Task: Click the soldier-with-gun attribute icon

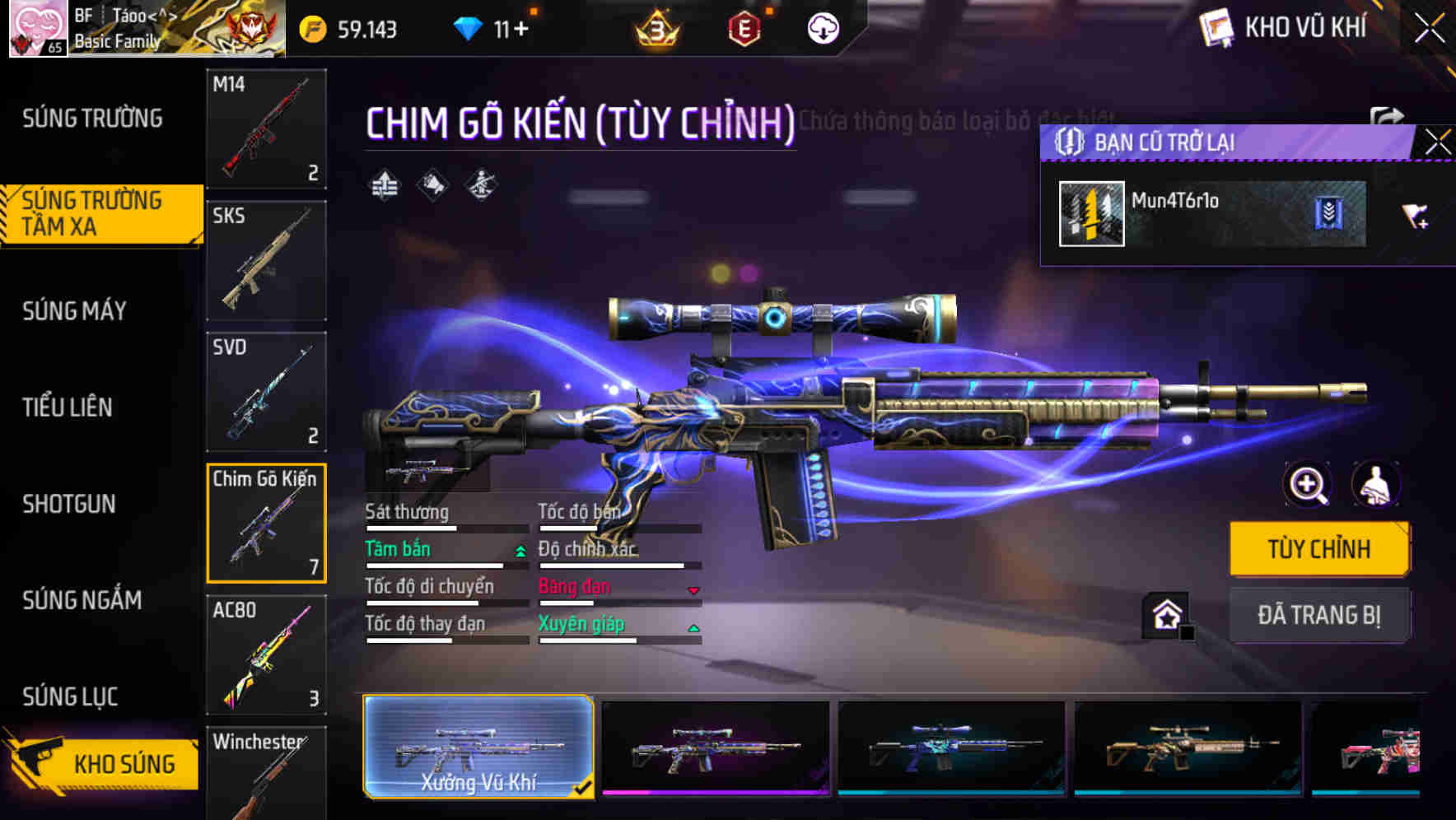Action: [481, 186]
